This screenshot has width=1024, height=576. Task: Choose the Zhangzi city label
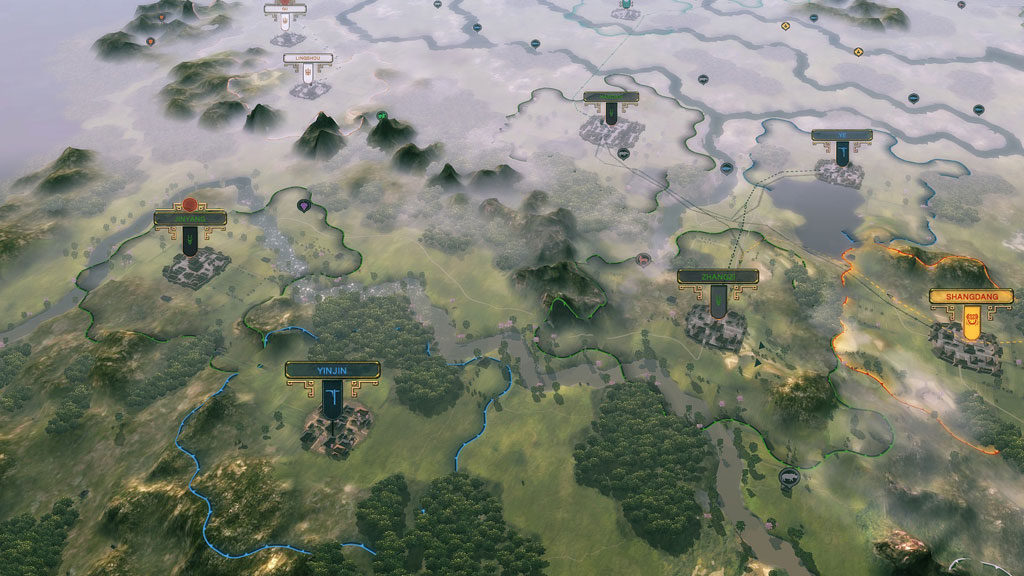[x=717, y=276]
